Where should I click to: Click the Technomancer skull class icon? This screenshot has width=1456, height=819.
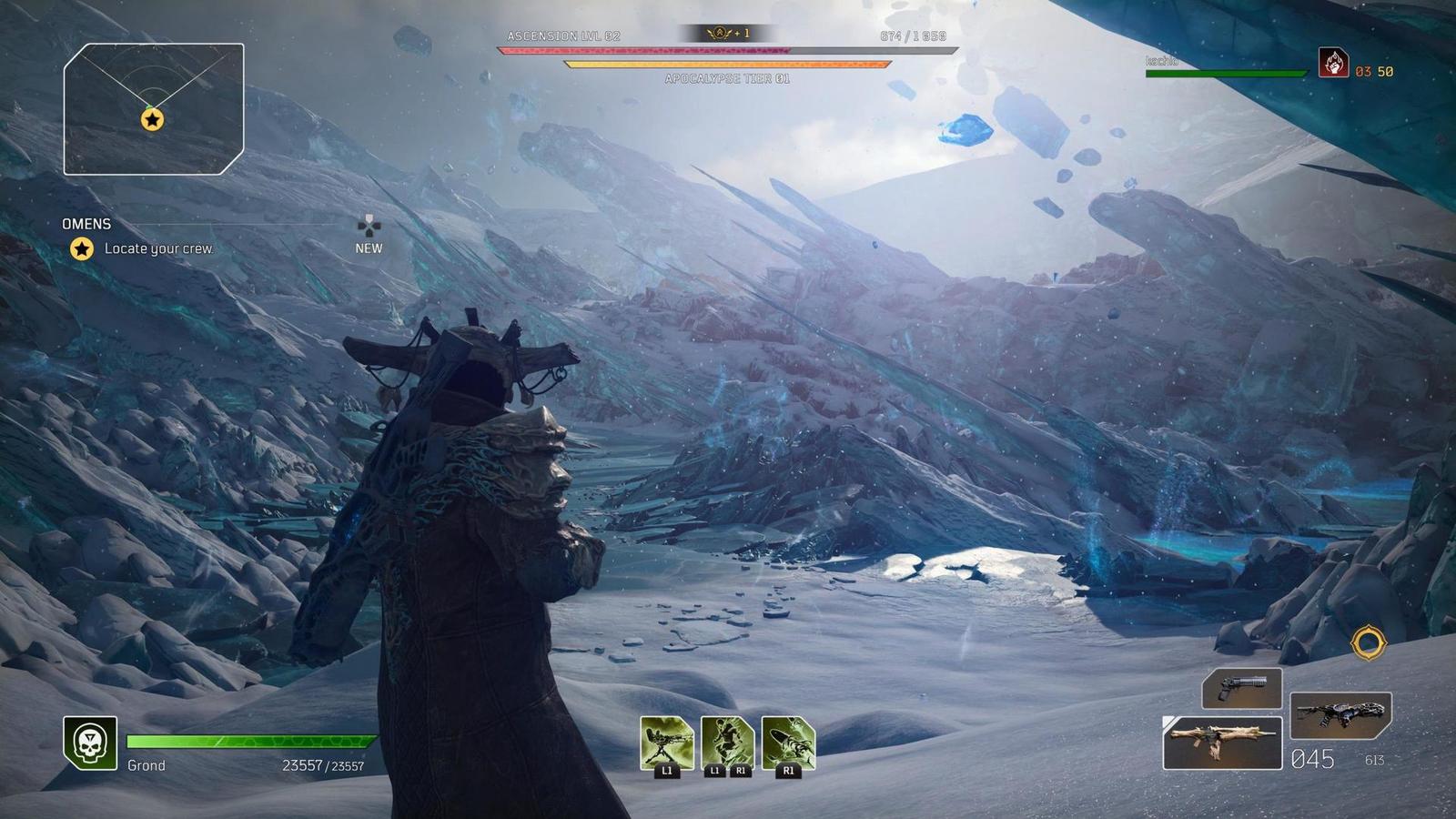[90, 743]
